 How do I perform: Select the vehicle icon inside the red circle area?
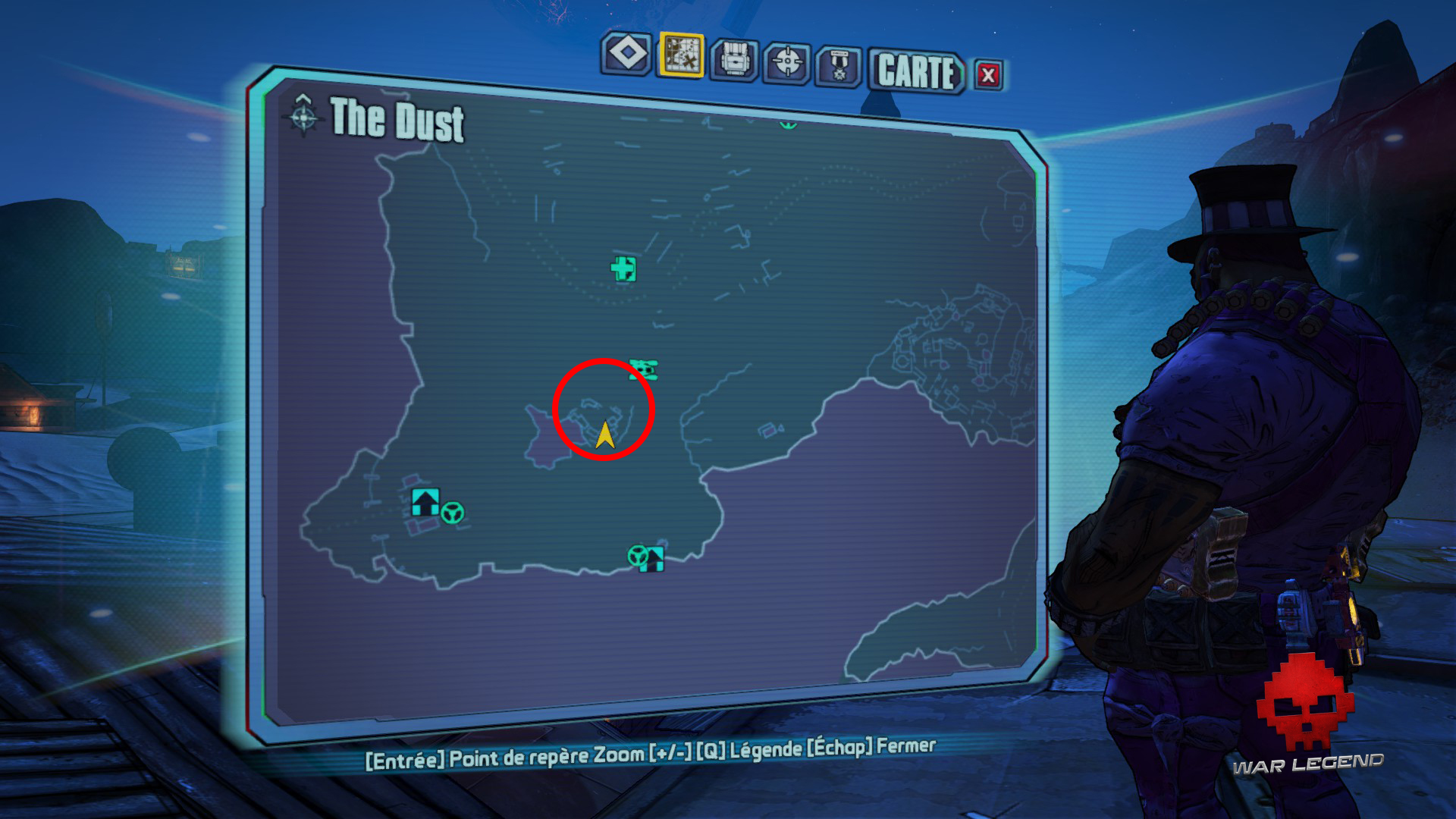coord(645,371)
